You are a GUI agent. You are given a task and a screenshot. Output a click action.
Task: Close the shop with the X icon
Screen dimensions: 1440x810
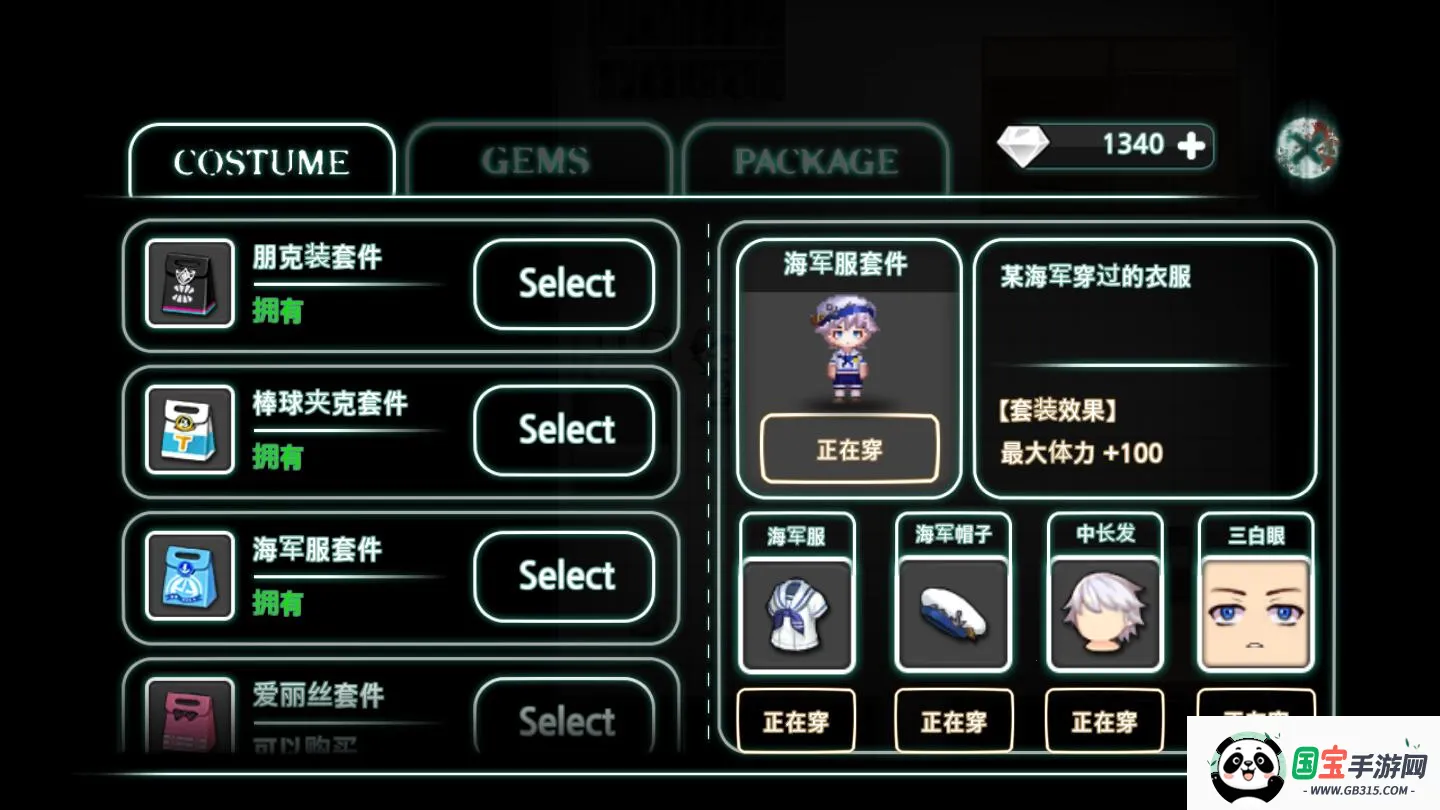tap(1308, 146)
